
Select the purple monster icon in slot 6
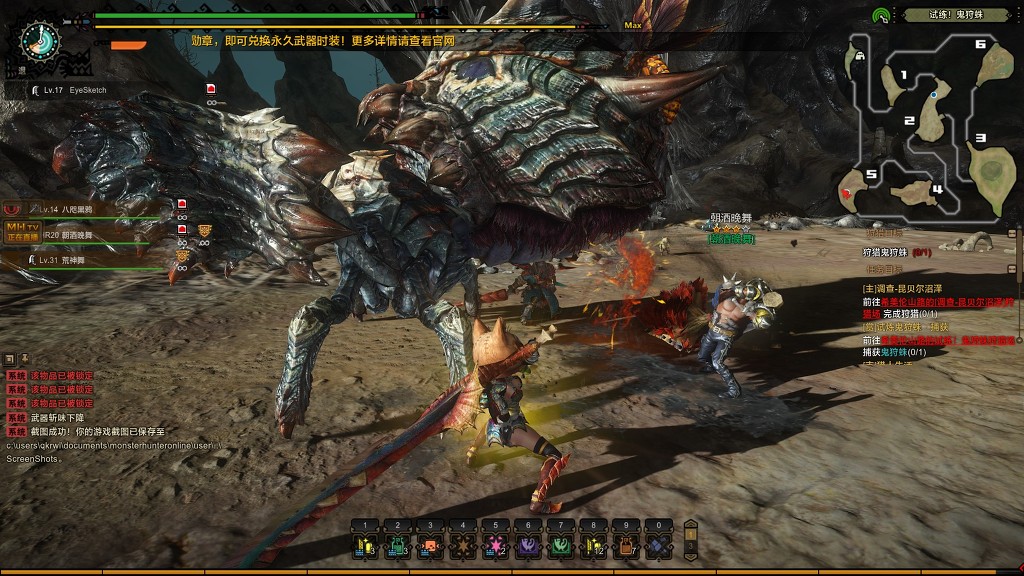(527, 546)
